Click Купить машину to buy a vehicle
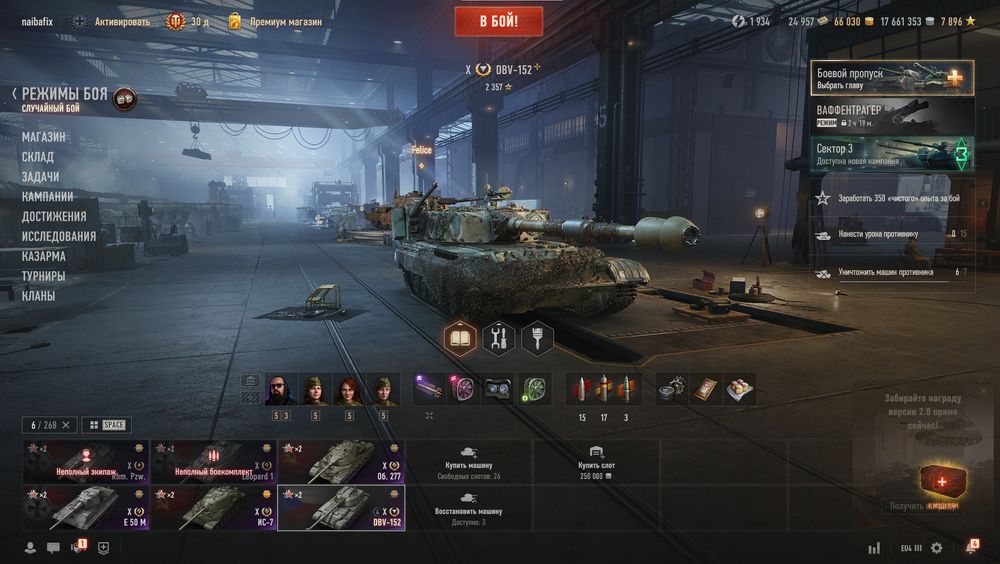 [x=469, y=462]
